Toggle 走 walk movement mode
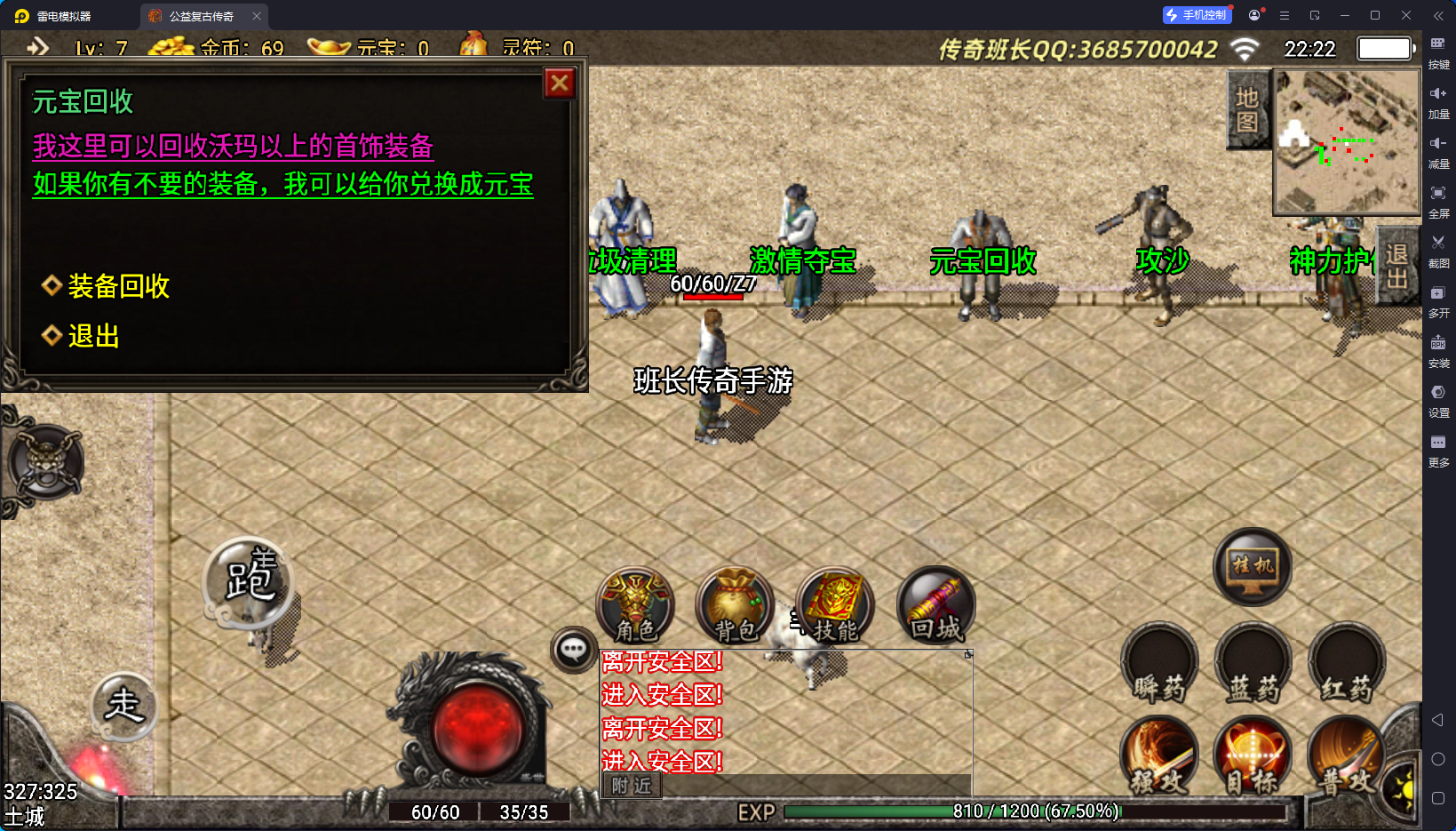Screen dimensions: 1456x831 pos(124,707)
